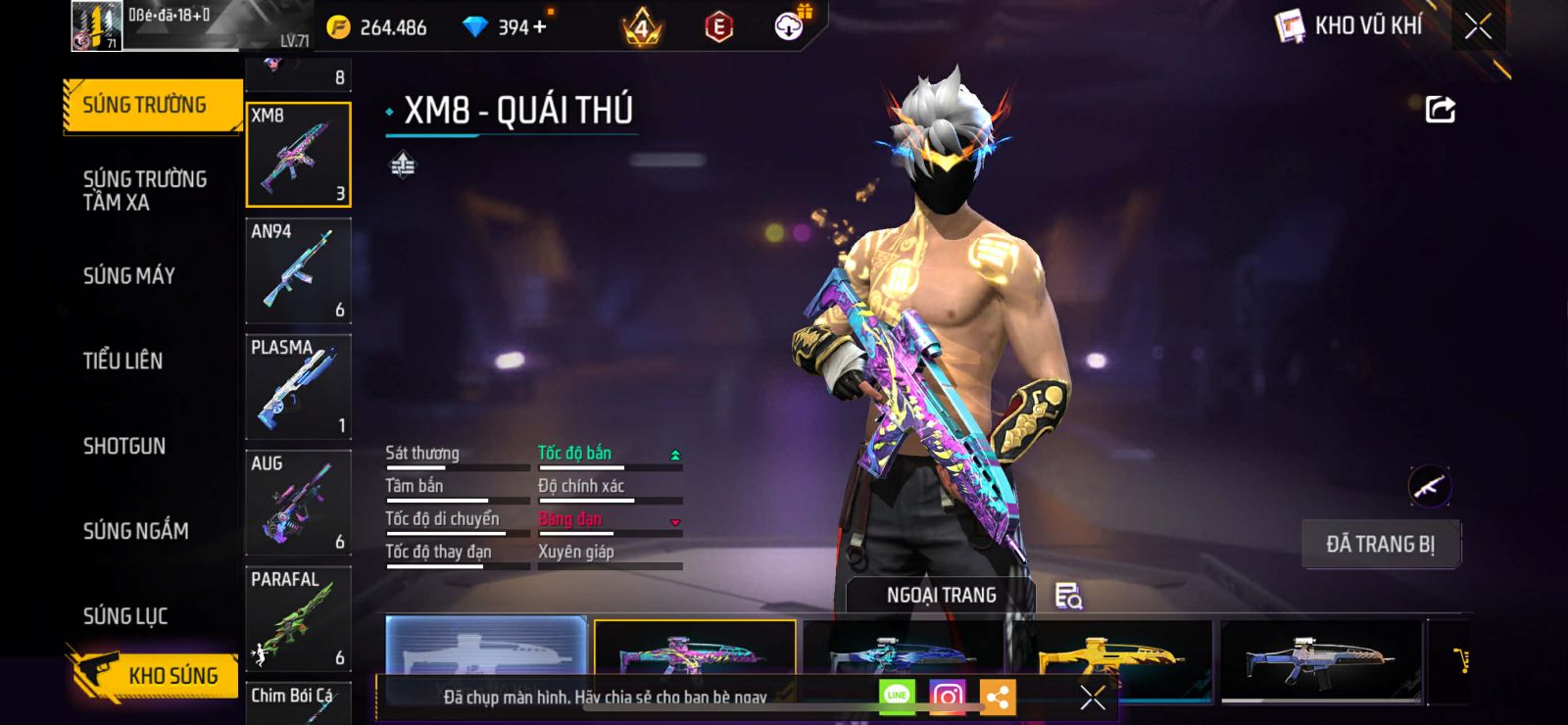Viewport: 1568px width, 725px height.
Task: Switch to the Súng Trường tab
Action: (145, 105)
